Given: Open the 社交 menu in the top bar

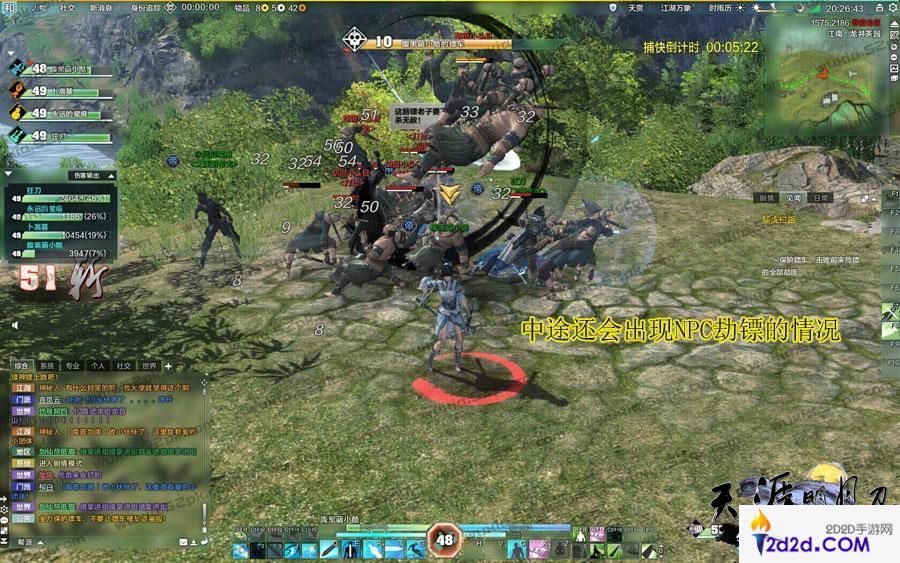Looking at the screenshot, I should click(x=67, y=7).
